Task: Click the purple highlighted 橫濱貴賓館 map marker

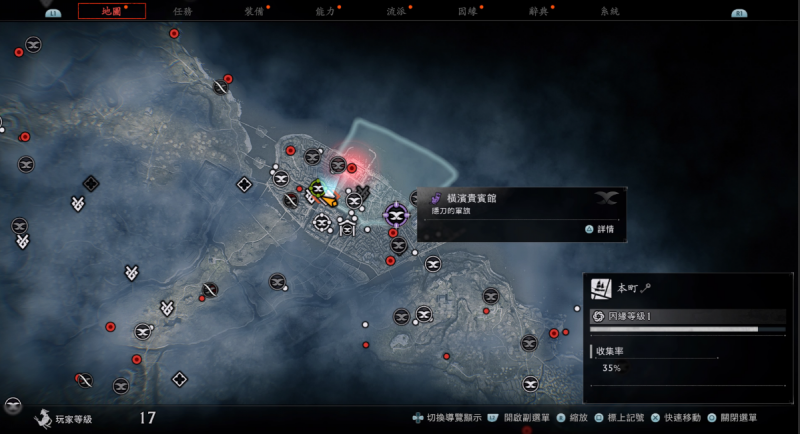Action: pyautogui.click(x=397, y=215)
